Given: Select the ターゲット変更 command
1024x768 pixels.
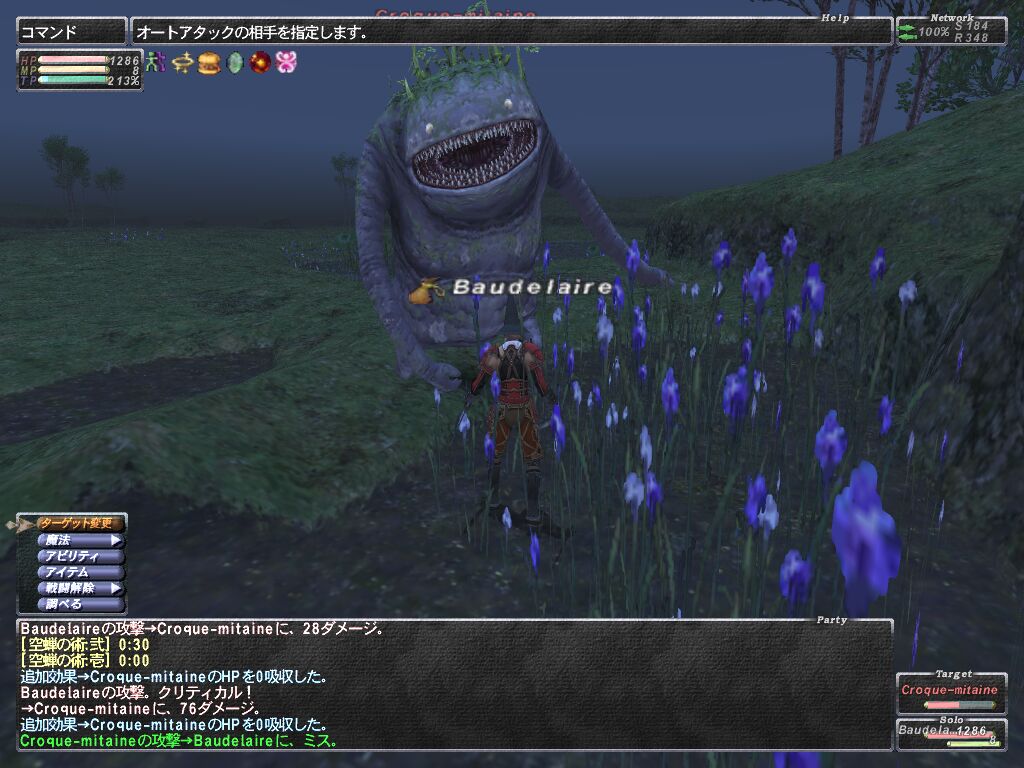Looking at the screenshot, I should [80, 523].
